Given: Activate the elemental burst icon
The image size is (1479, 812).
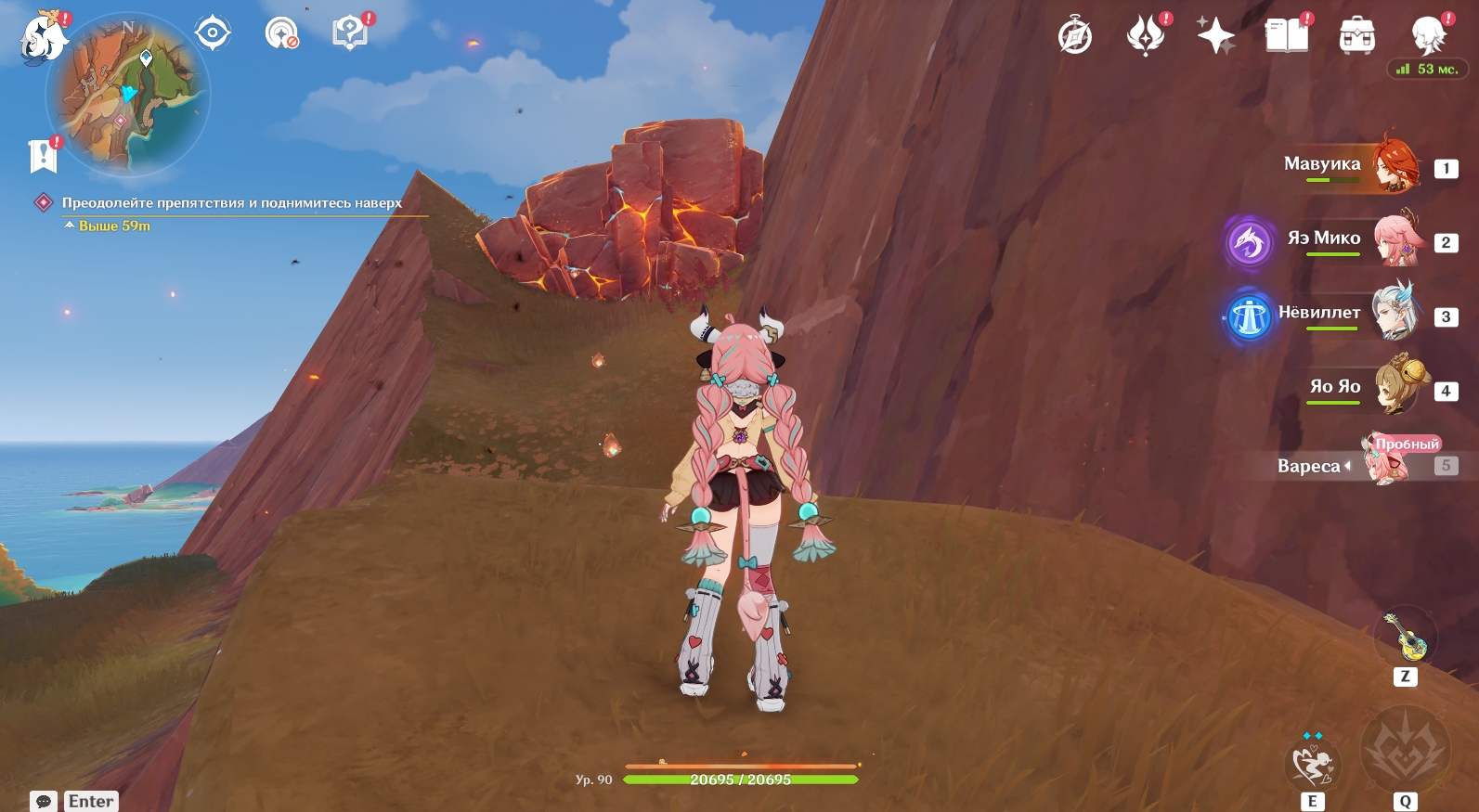Looking at the screenshot, I should [1405, 749].
